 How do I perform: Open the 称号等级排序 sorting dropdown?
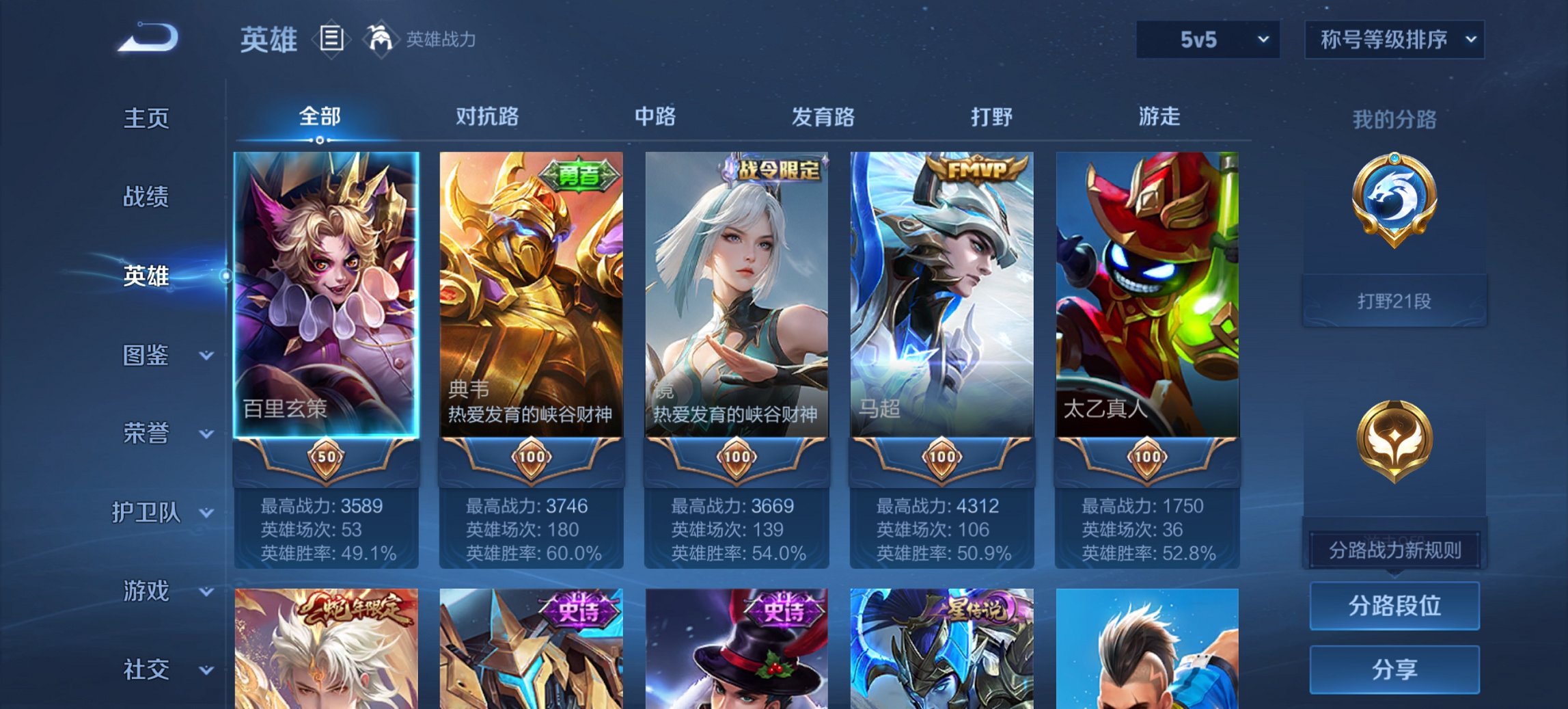tap(1395, 40)
